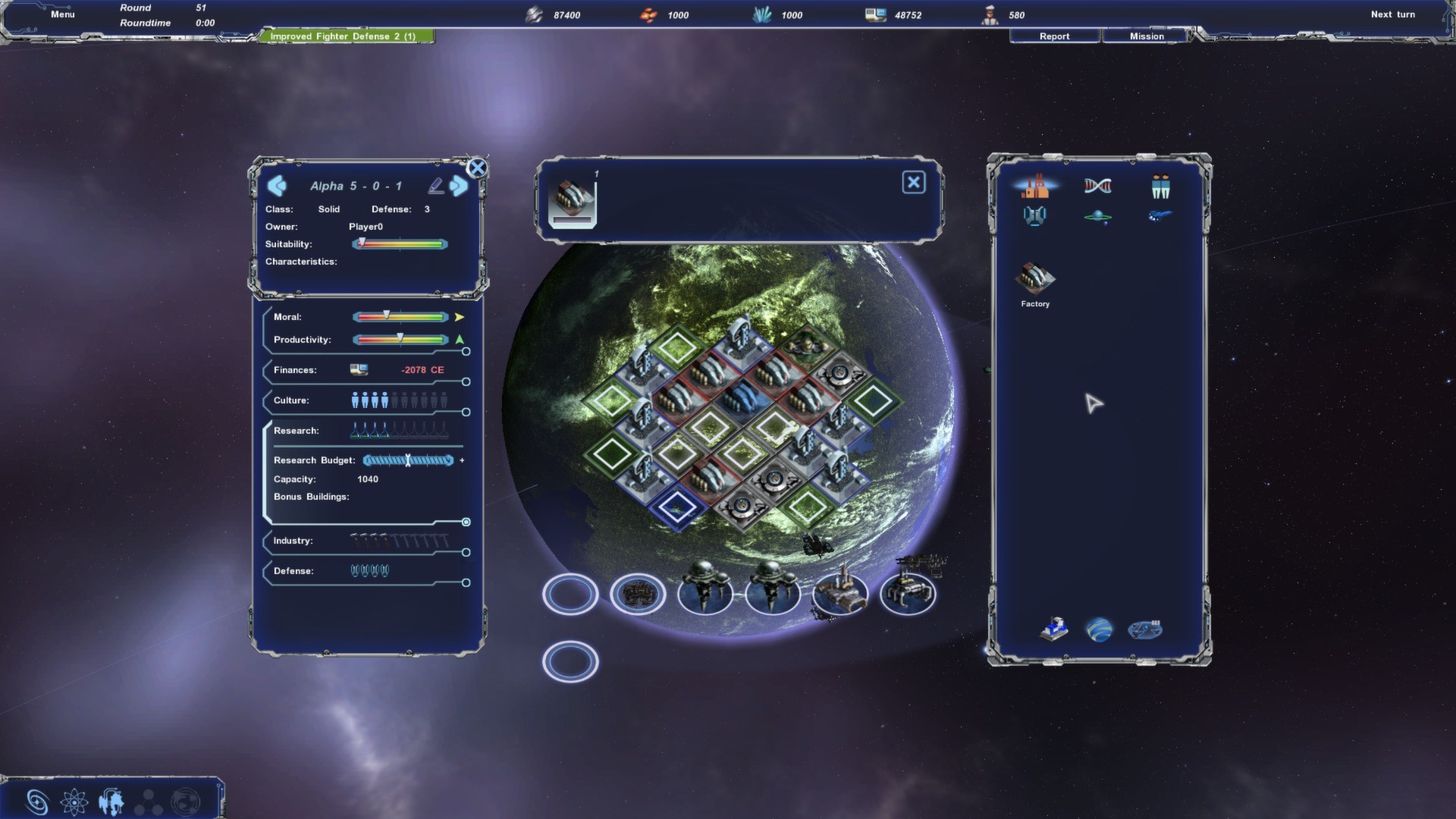Open the Mission panel
Image resolution: width=1456 pixels, height=819 pixels.
[1147, 36]
